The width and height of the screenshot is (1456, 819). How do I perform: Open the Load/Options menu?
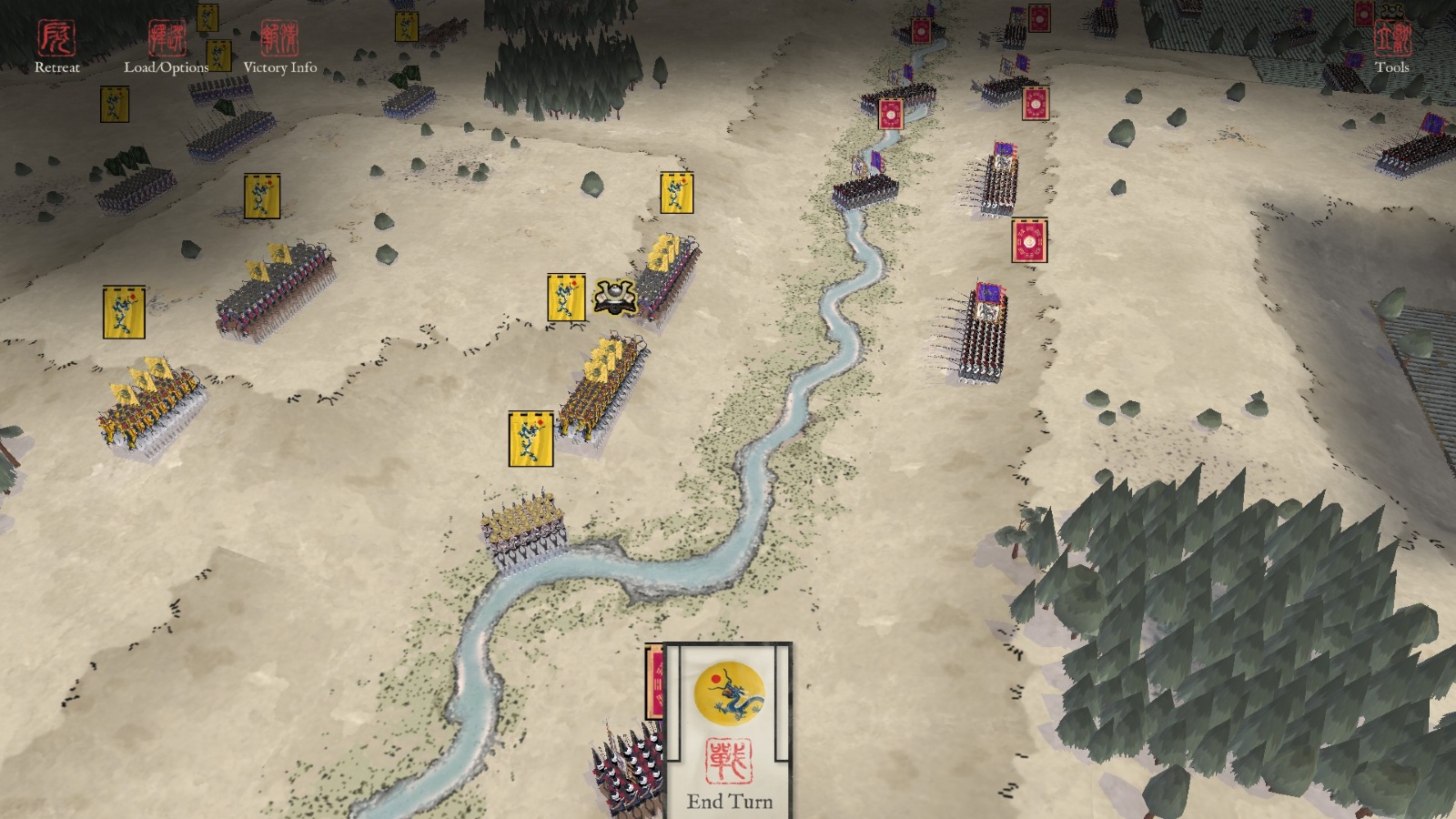(167, 45)
